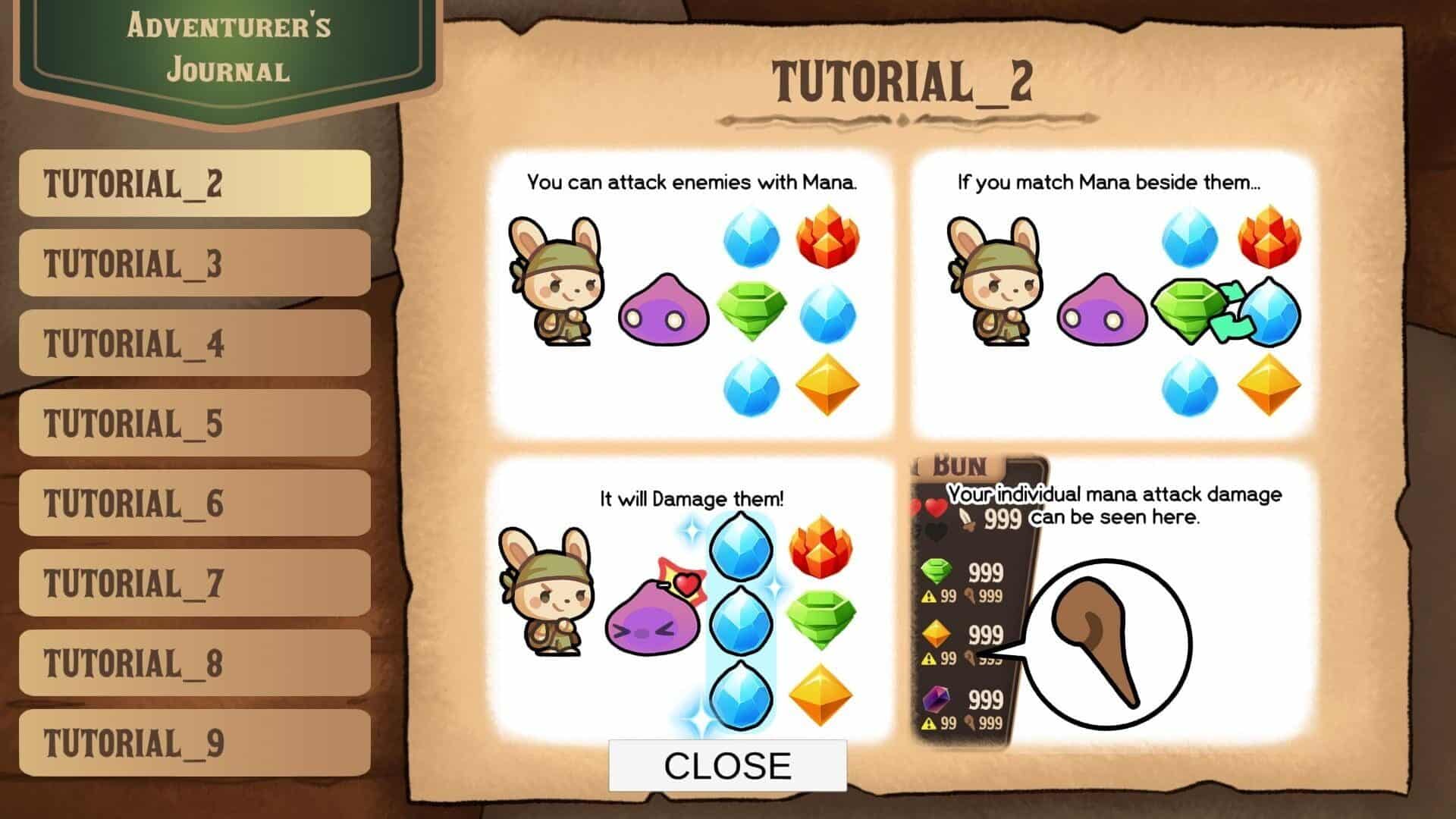Open the TUTORIAL_6 entry
The height and width of the screenshot is (819, 1456).
[194, 504]
